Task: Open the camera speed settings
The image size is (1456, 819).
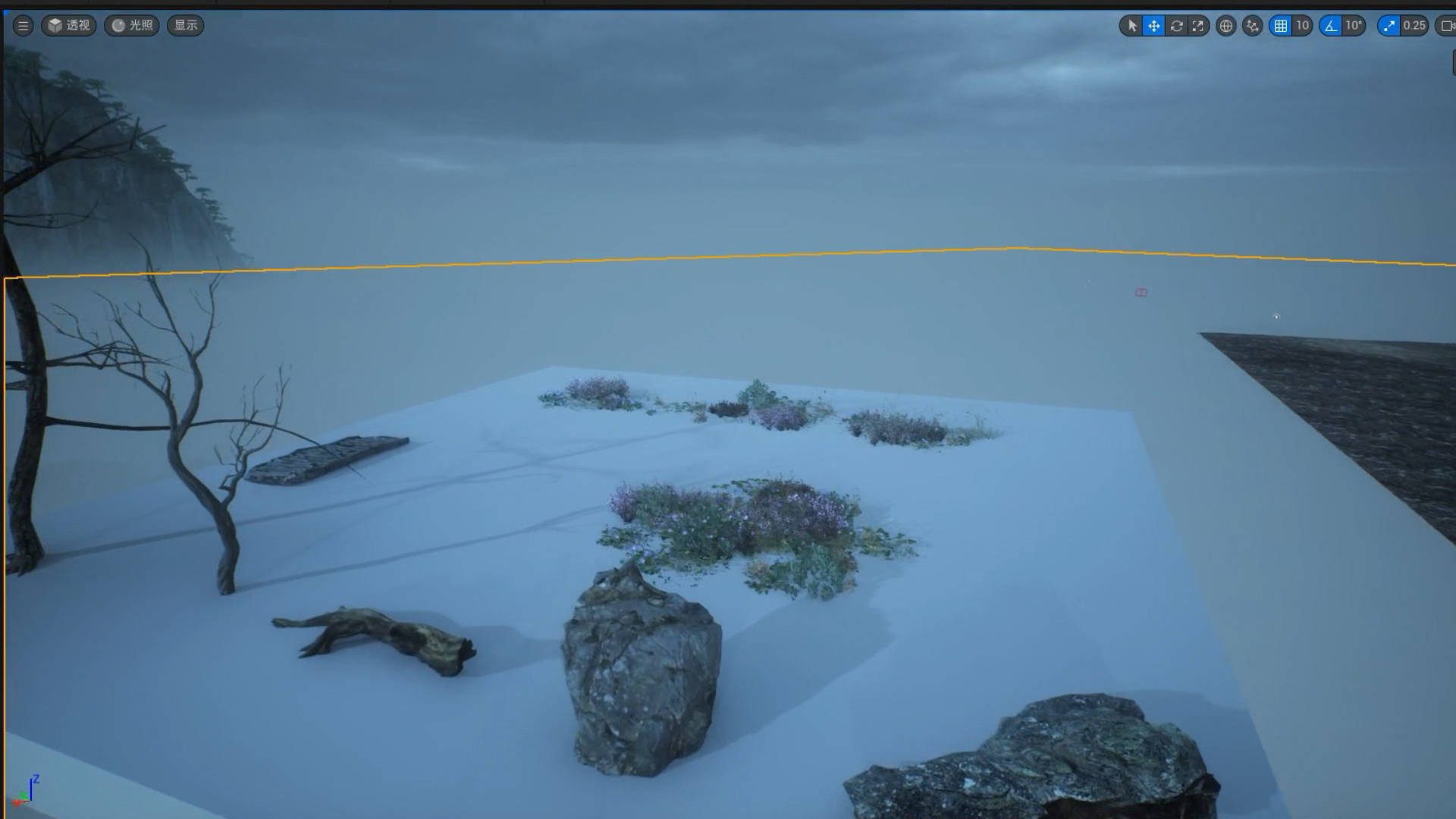Action: [1447, 26]
